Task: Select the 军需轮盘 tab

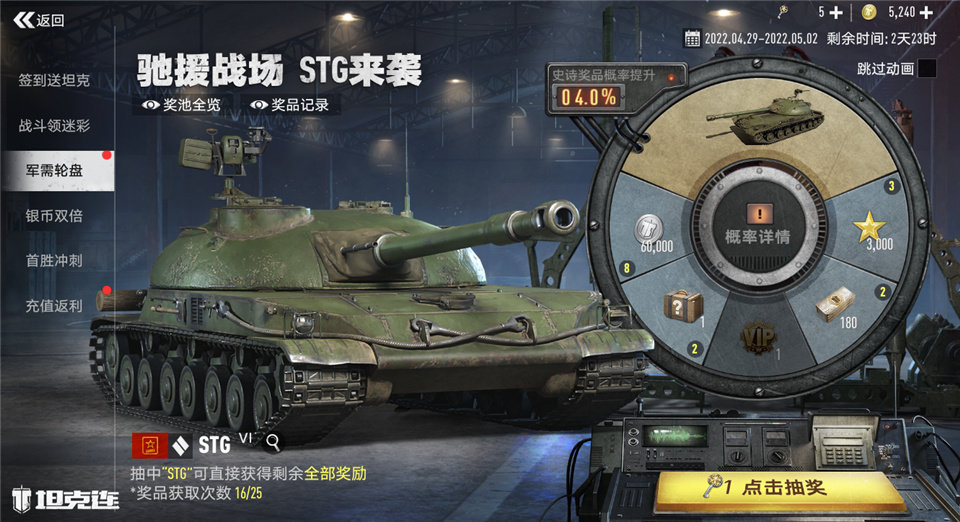Action: click(54, 171)
